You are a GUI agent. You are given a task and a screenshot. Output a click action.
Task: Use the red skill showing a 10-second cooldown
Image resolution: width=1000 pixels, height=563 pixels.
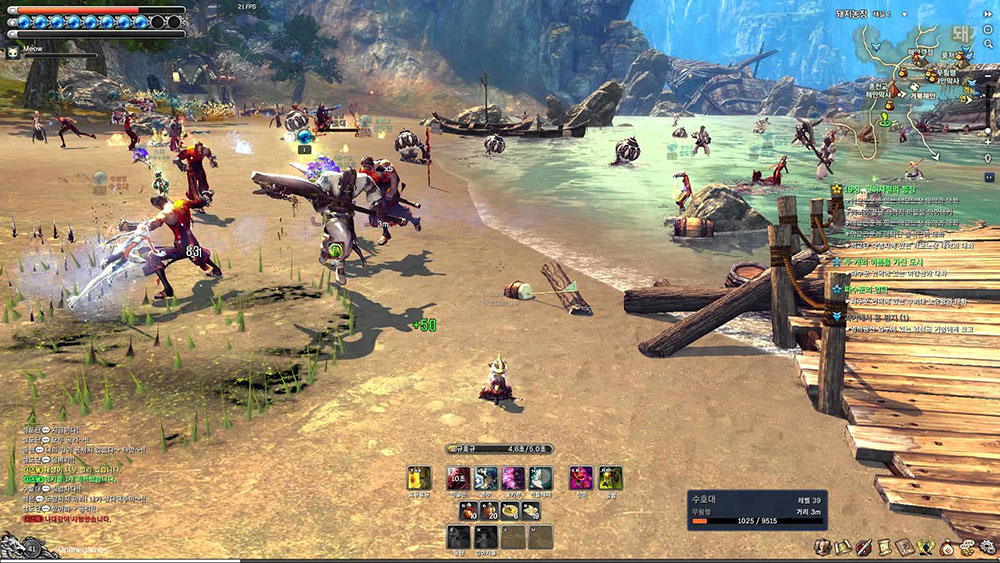coord(458,478)
